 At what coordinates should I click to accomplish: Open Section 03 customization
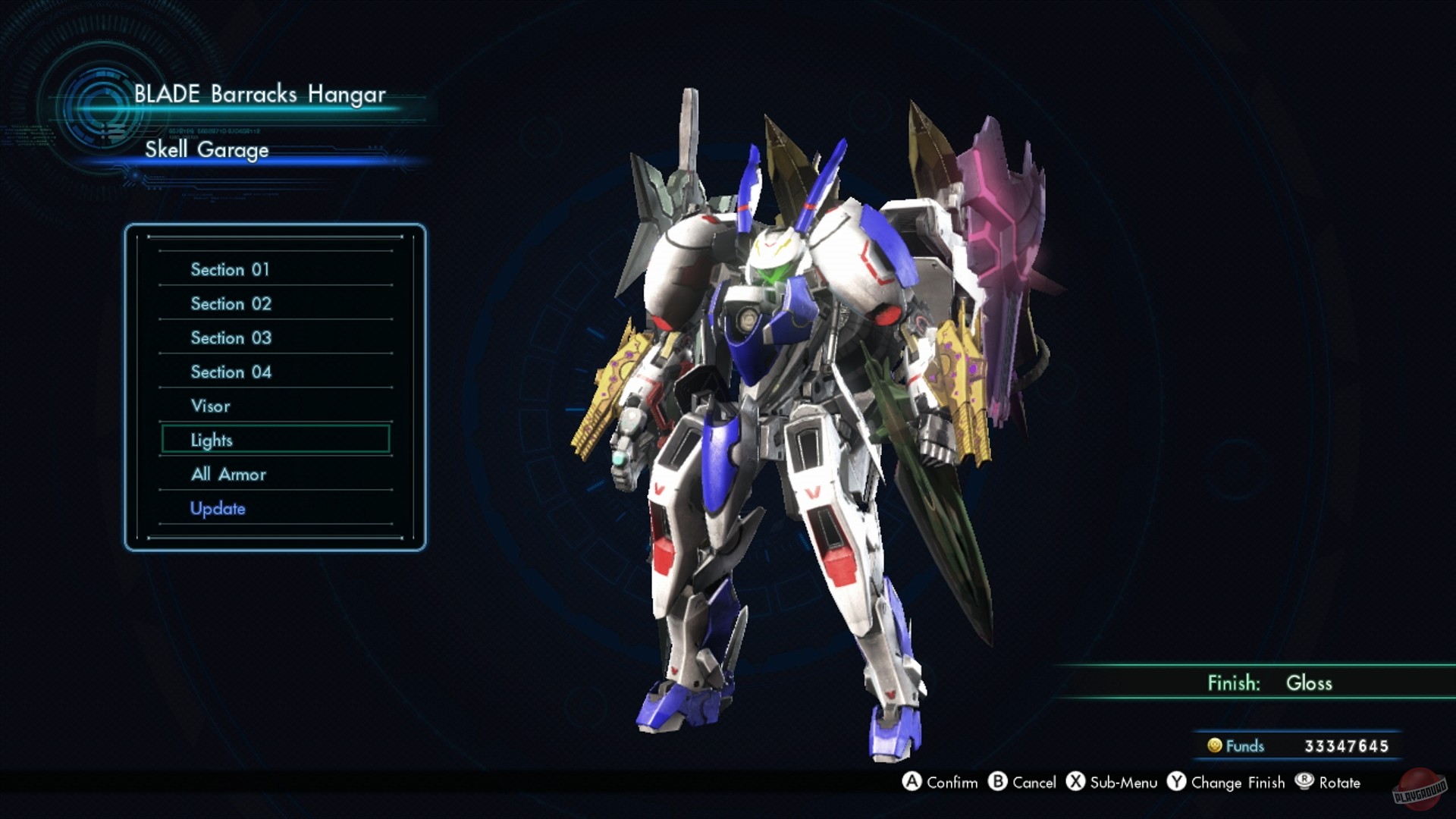[x=230, y=338]
